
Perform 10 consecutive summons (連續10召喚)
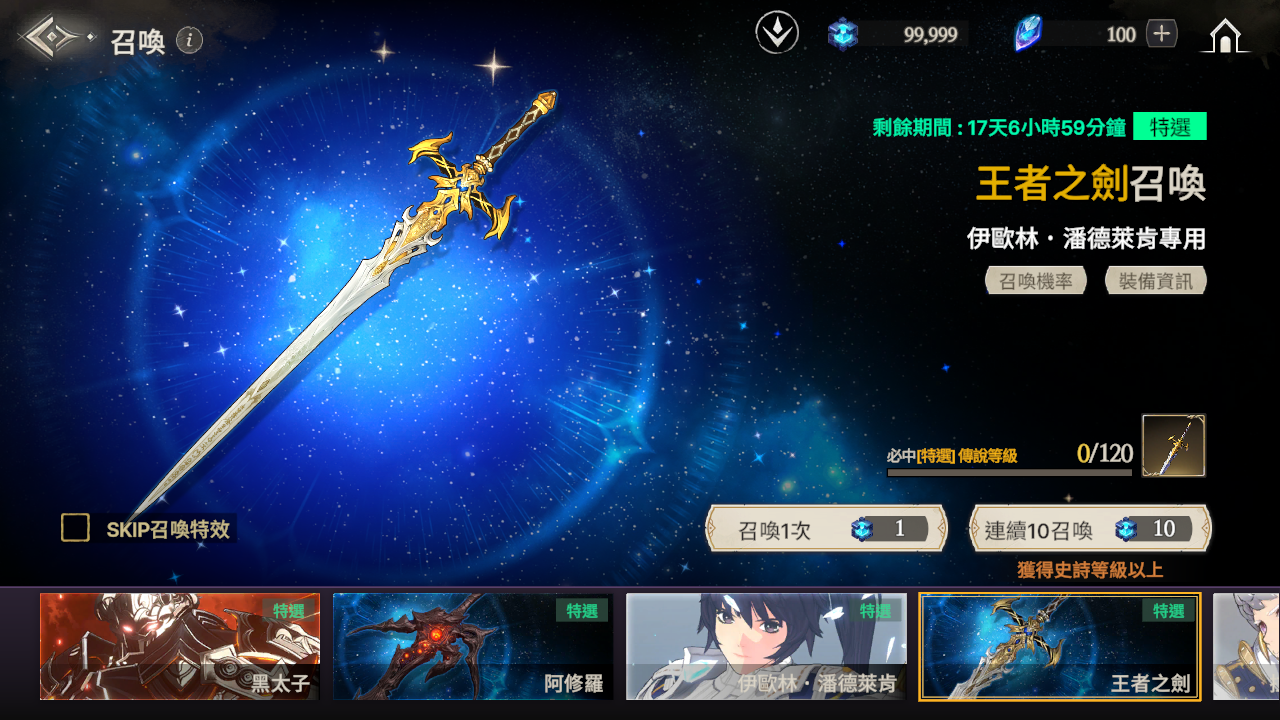(1089, 529)
